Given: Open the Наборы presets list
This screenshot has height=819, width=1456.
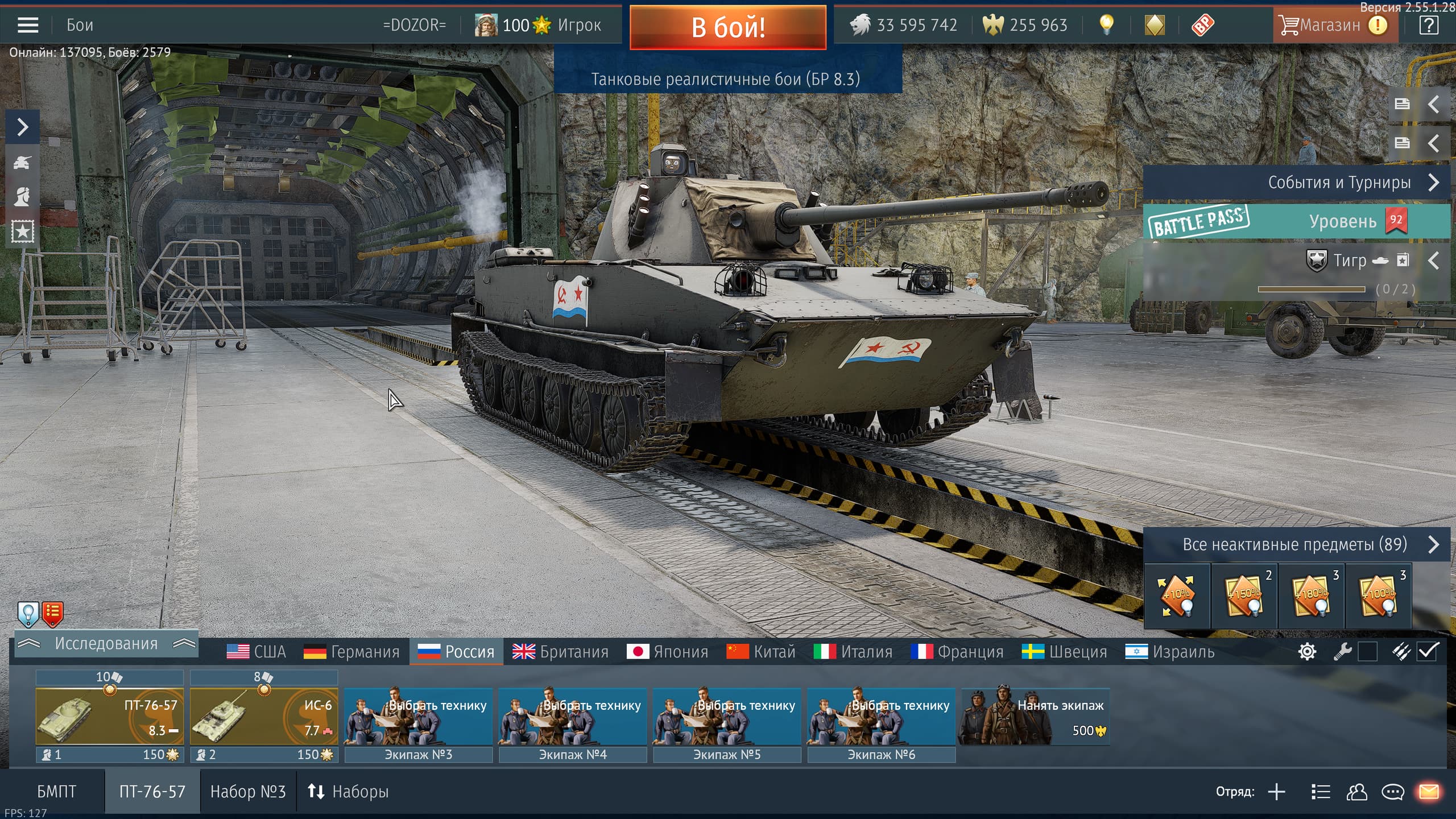Looking at the screenshot, I should (348, 792).
